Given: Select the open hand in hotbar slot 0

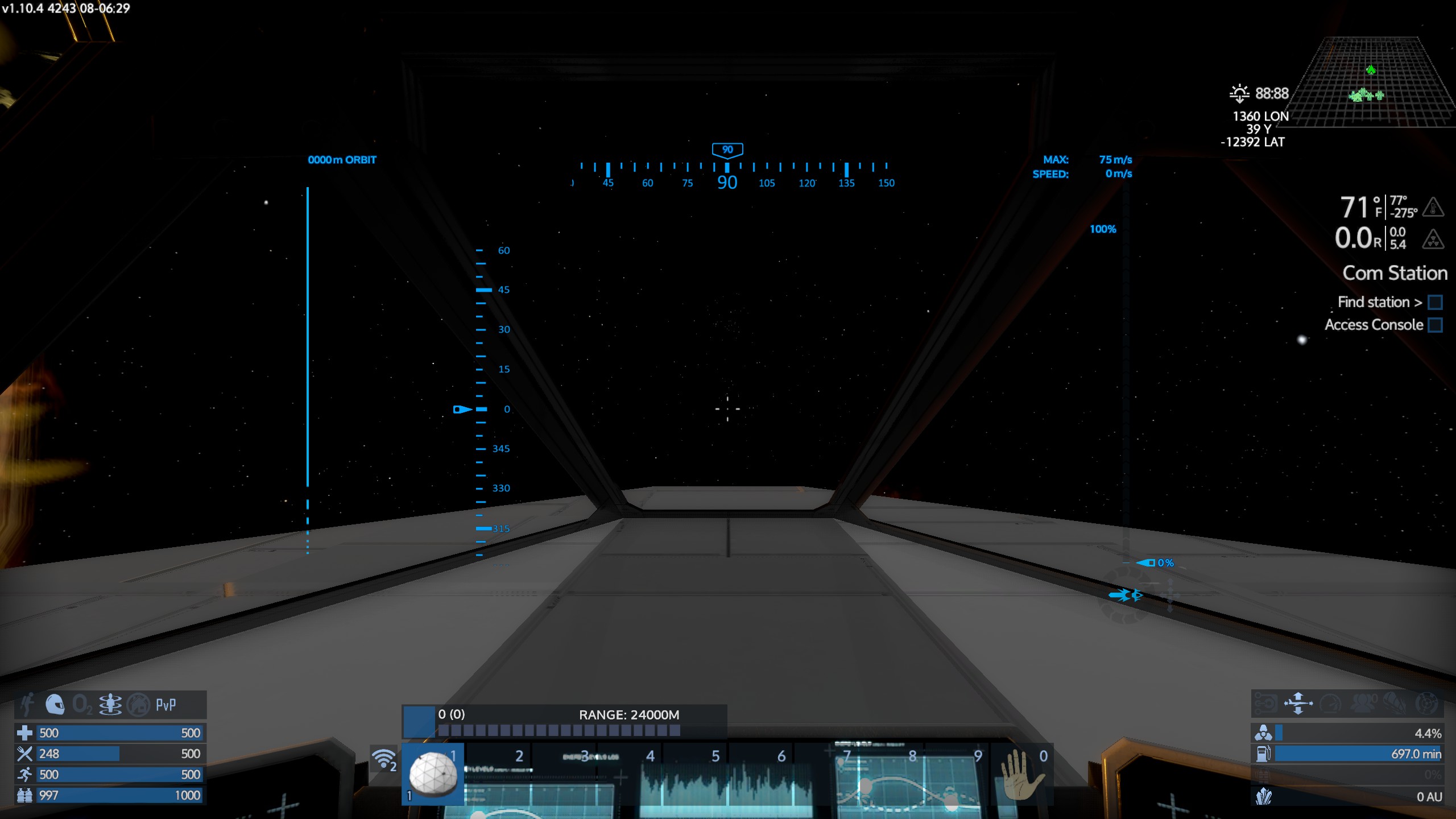Looking at the screenshot, I should [1021, 775].
